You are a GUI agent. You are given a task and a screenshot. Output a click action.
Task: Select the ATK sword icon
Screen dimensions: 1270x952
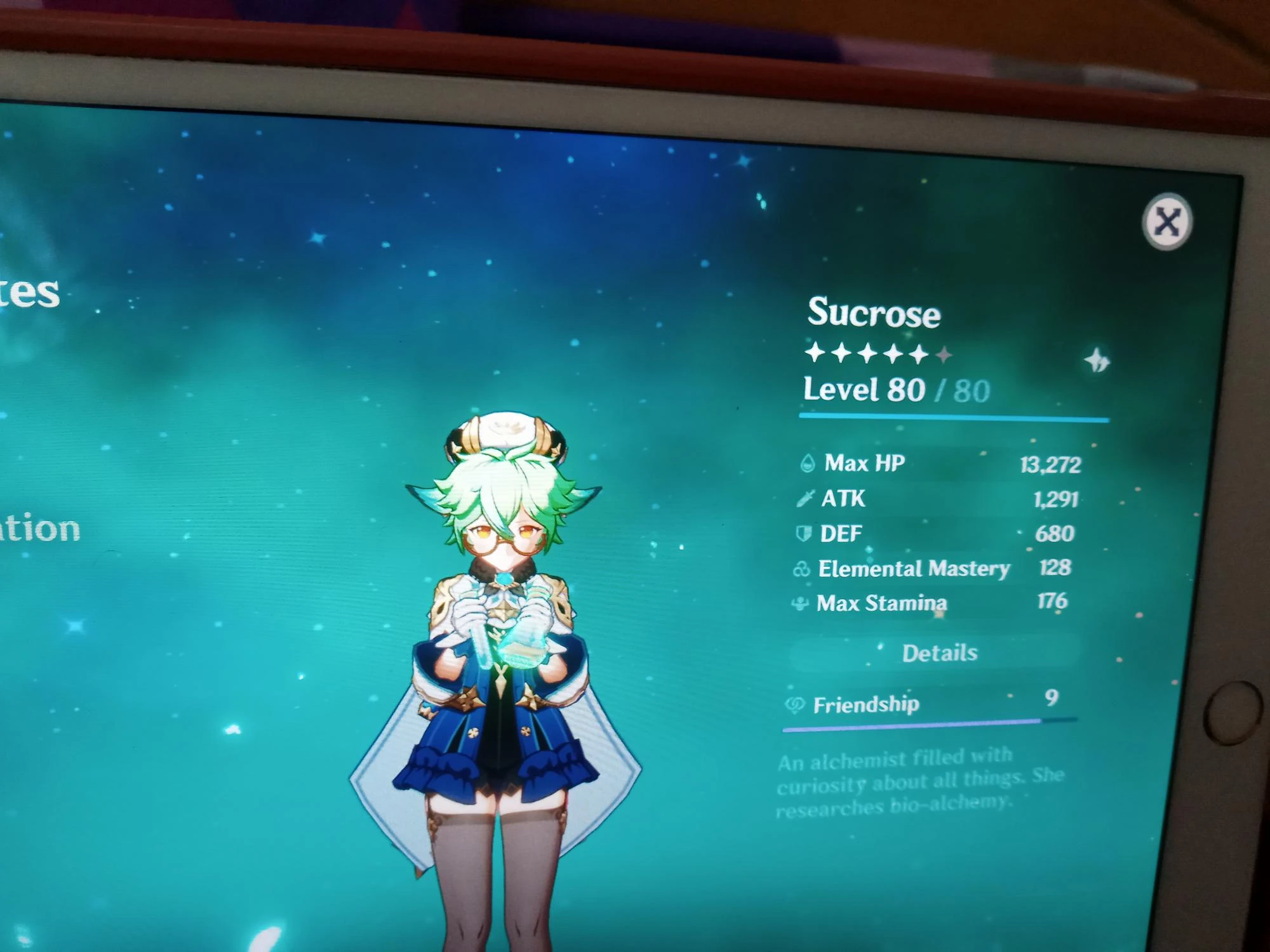coord(804,499)
